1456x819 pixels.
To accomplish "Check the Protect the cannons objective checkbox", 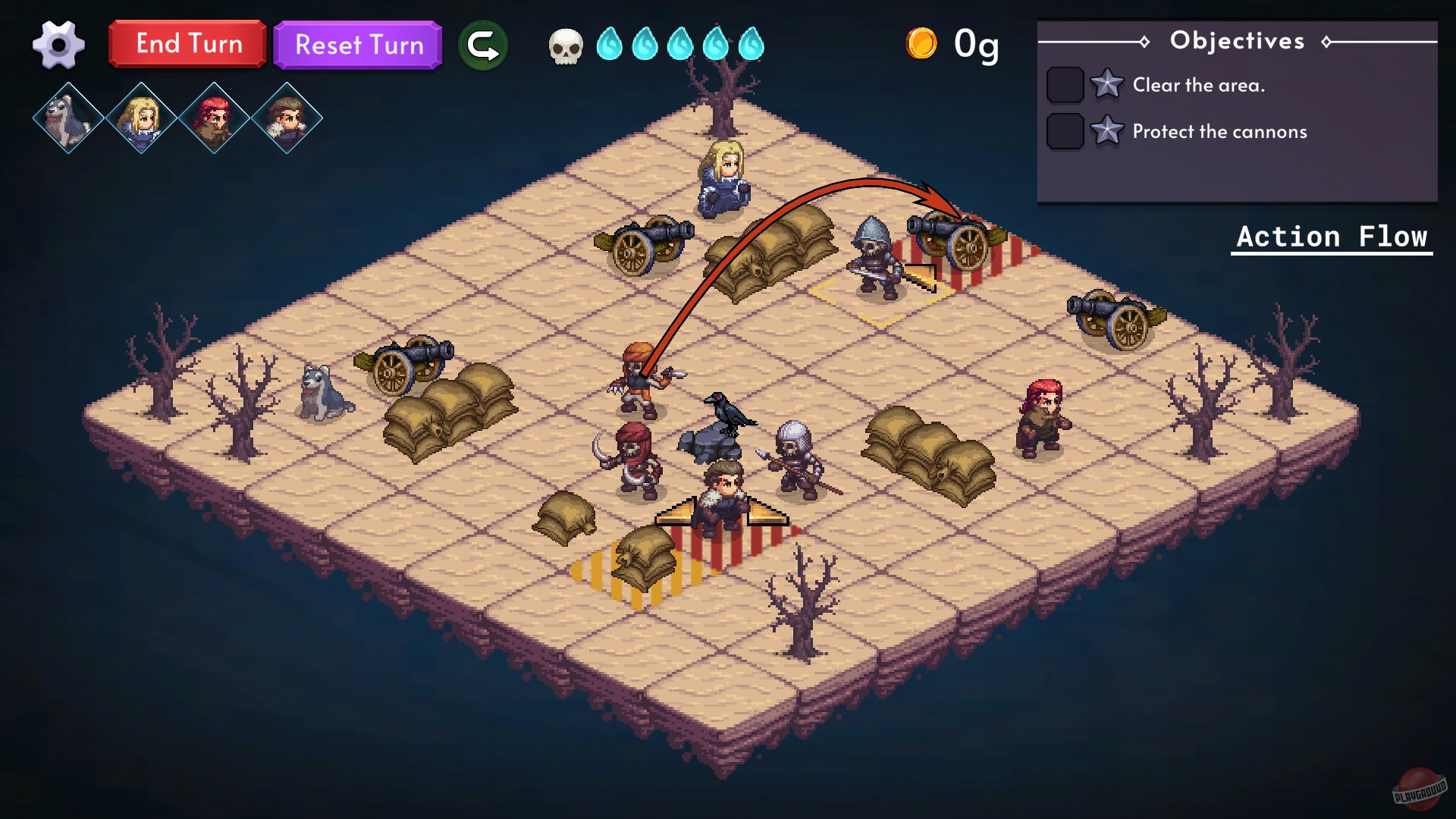I will pyautogui.click(x=1065, y=131).
